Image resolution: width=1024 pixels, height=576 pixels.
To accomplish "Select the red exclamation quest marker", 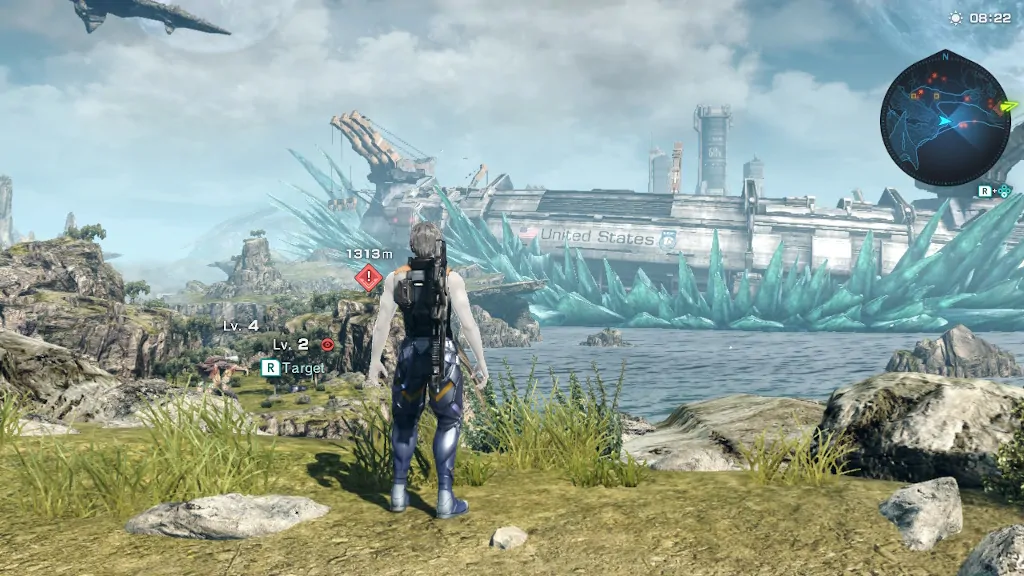I will (369, 277).
